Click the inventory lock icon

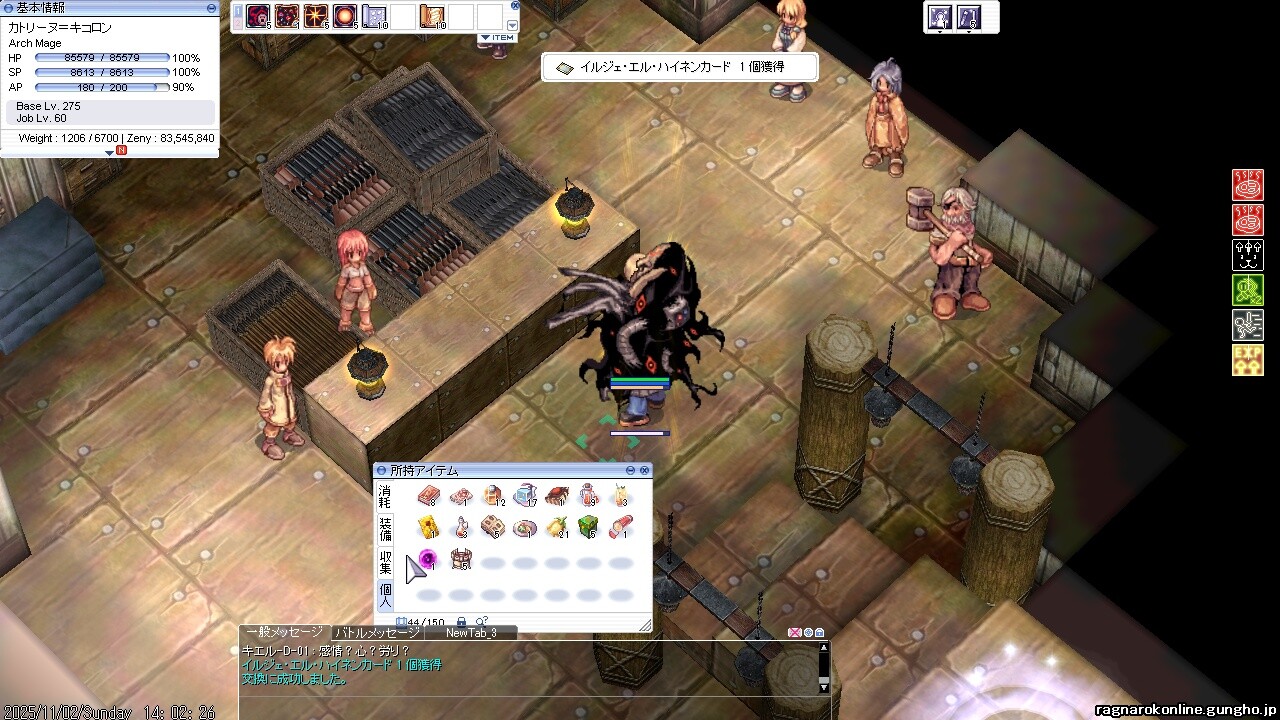coord(461,622)
